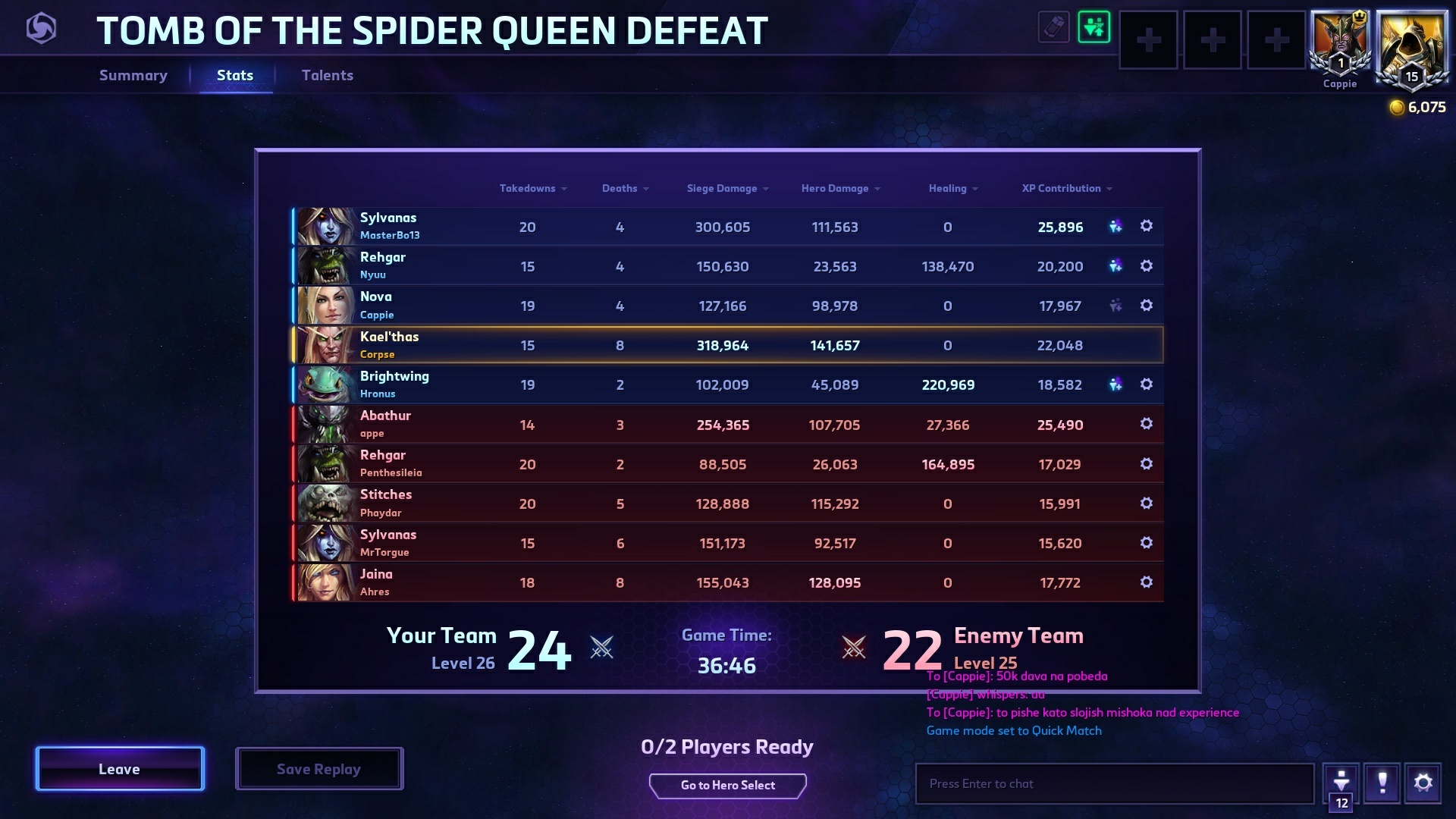Screen dimensions: 1456x819
Task: Sort by Siege Damage header
Action: pyautogui.click(x=726, y=188)
